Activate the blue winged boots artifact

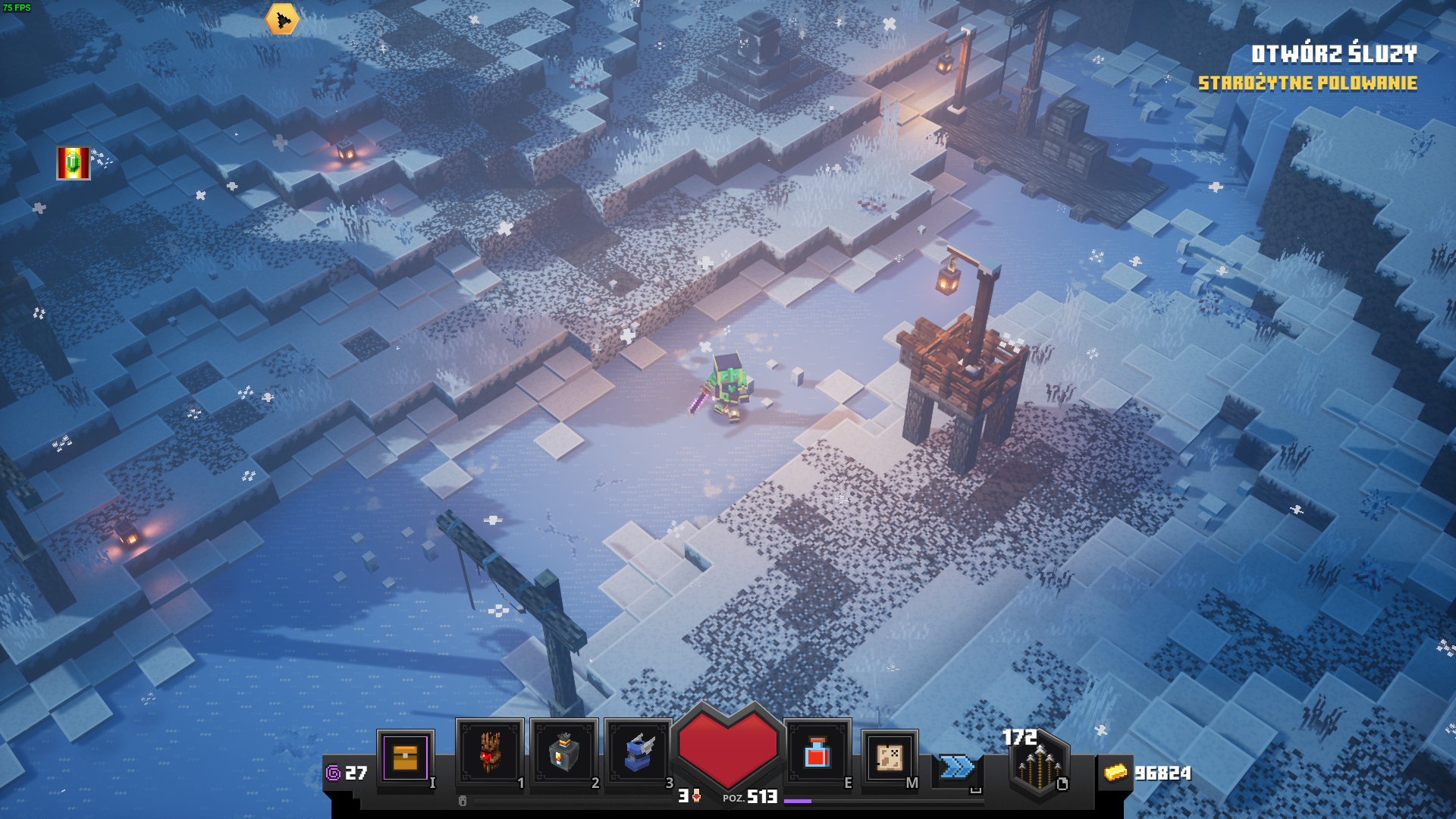pyautogui.click(x=638, y=752)
